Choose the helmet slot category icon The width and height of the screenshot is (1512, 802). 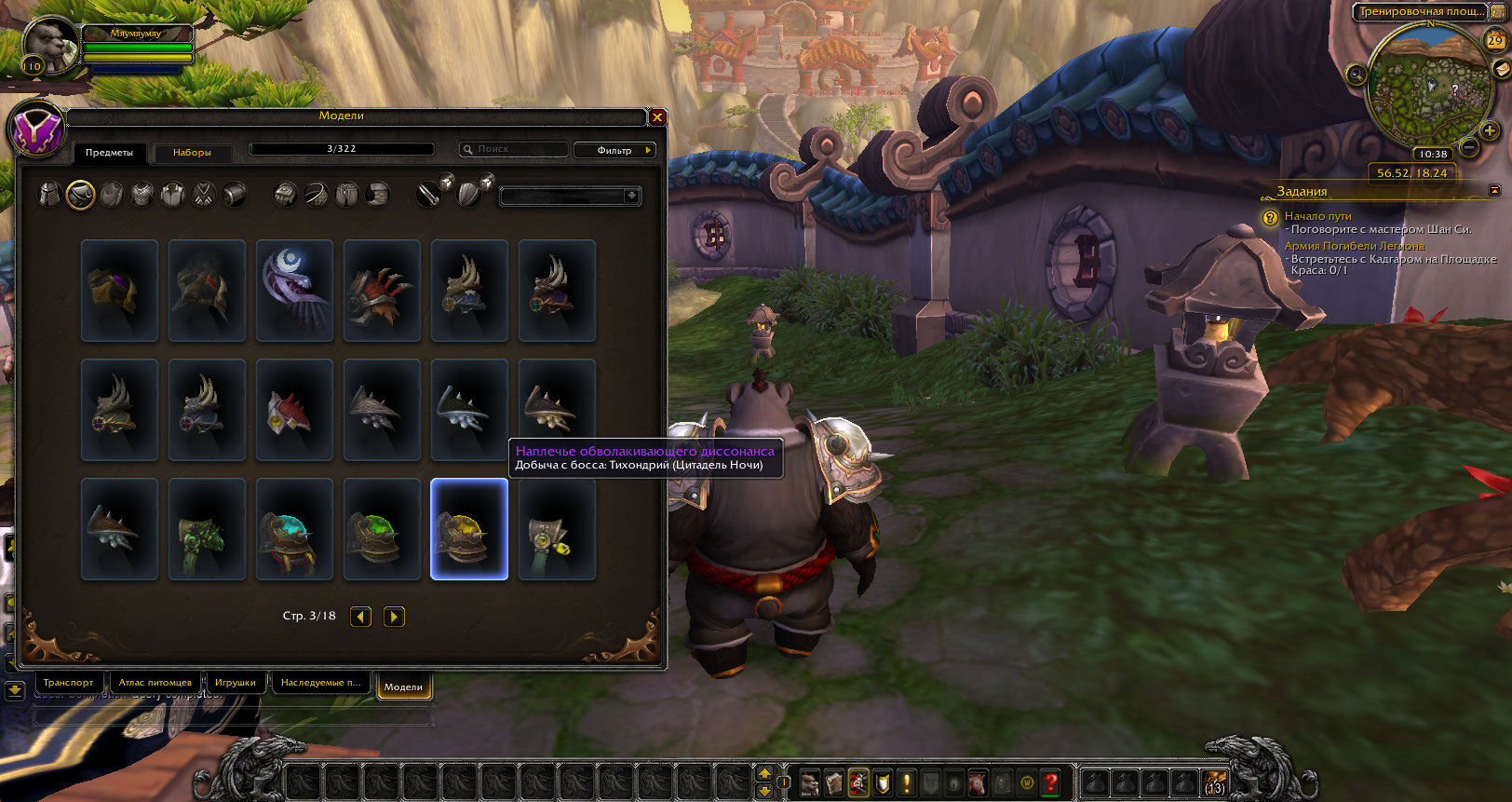click(50, 195)
